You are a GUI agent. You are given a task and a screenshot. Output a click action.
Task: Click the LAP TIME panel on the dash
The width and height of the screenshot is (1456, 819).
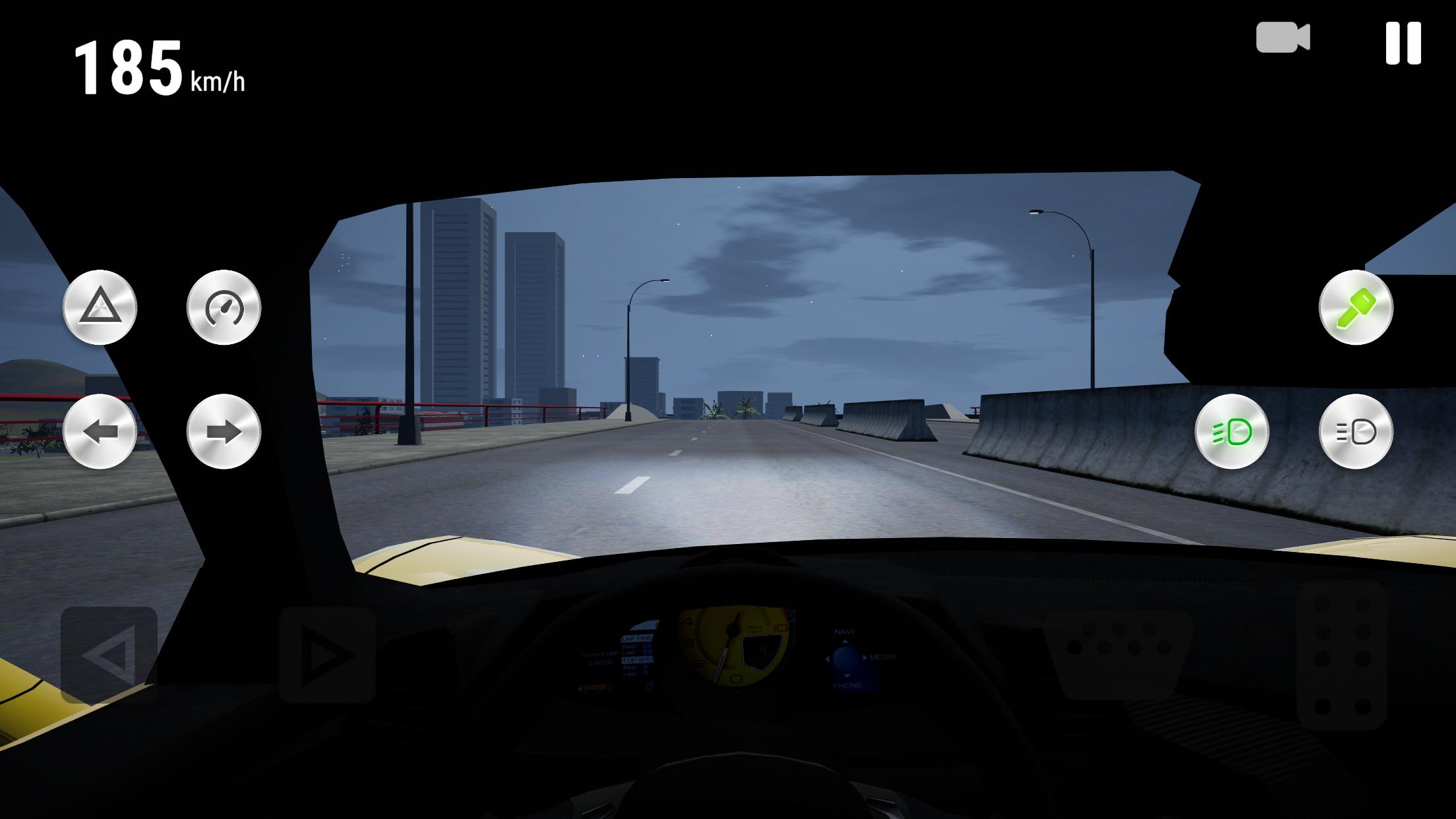[638, 638]
